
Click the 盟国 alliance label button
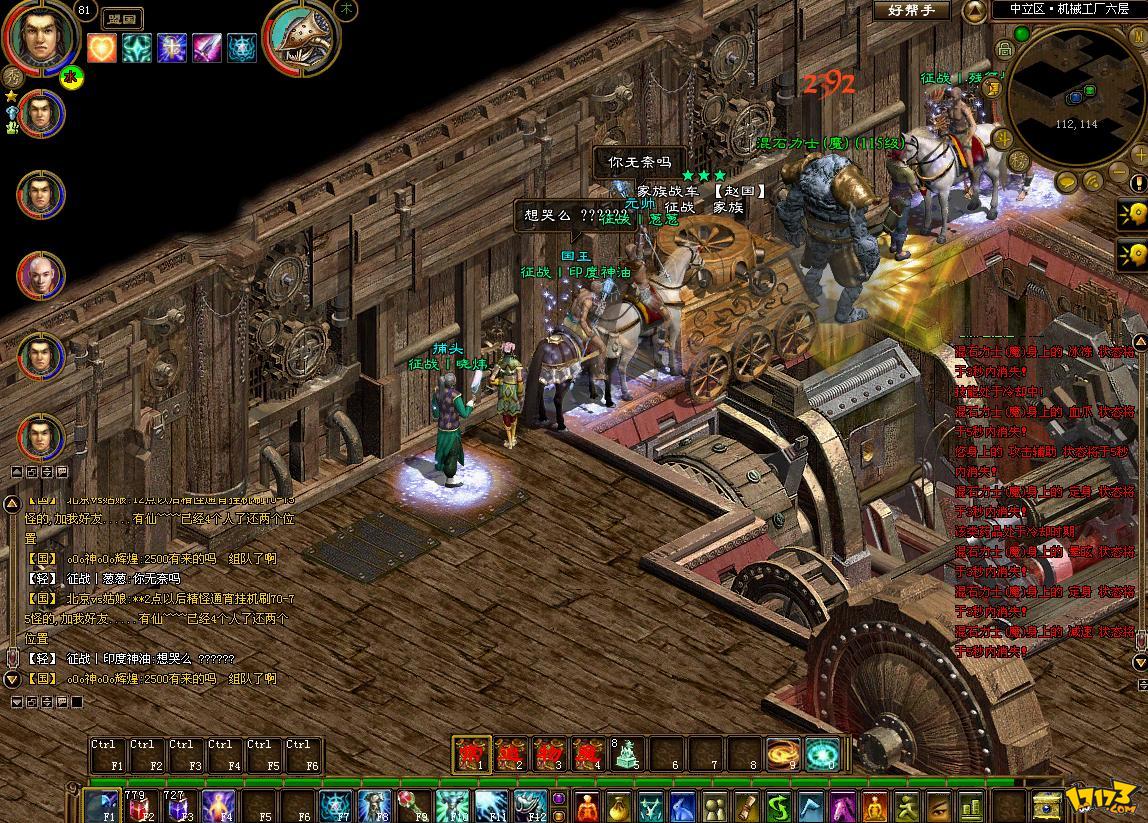123,18
